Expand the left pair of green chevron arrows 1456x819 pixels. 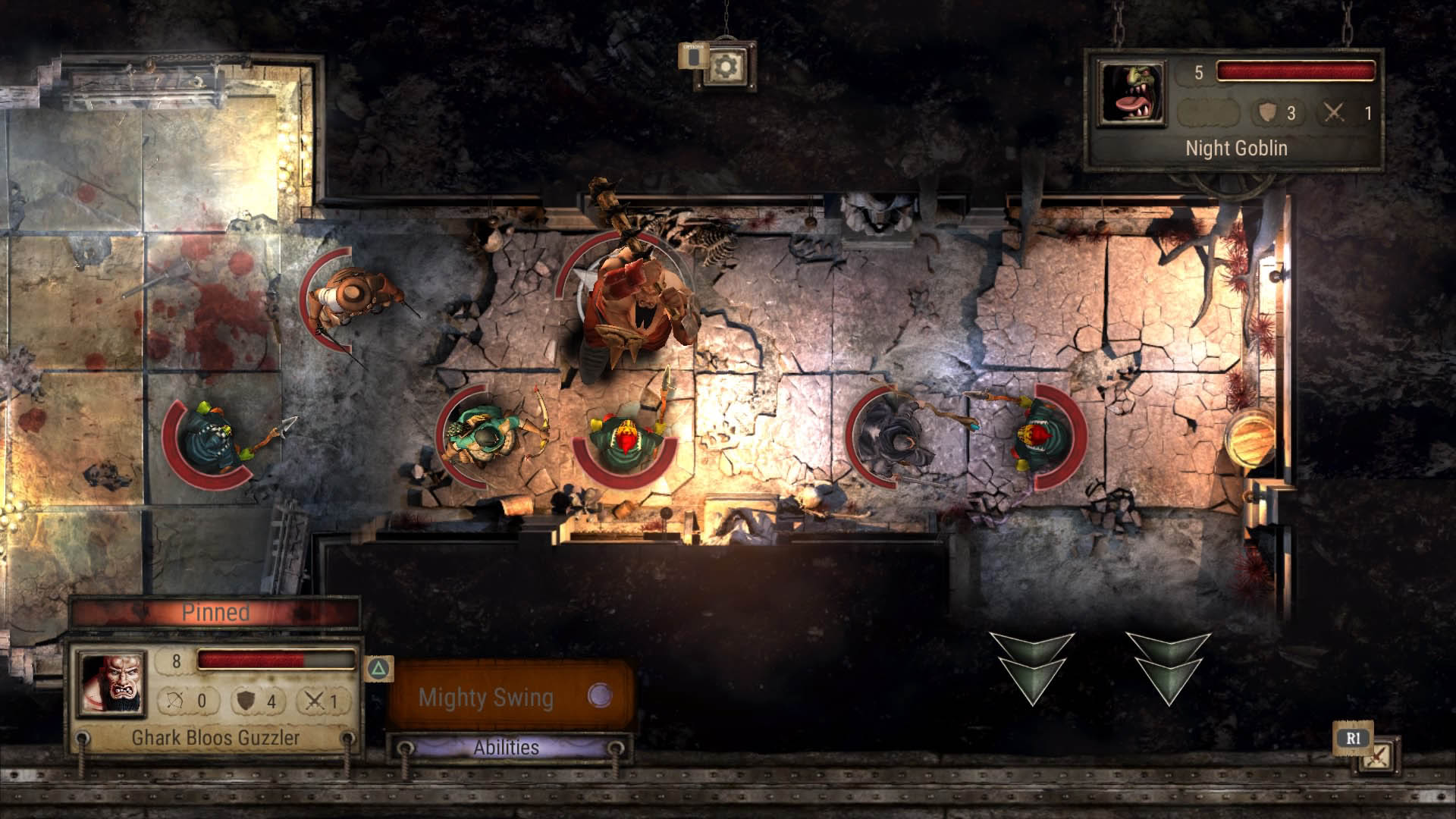point(1033,673)
